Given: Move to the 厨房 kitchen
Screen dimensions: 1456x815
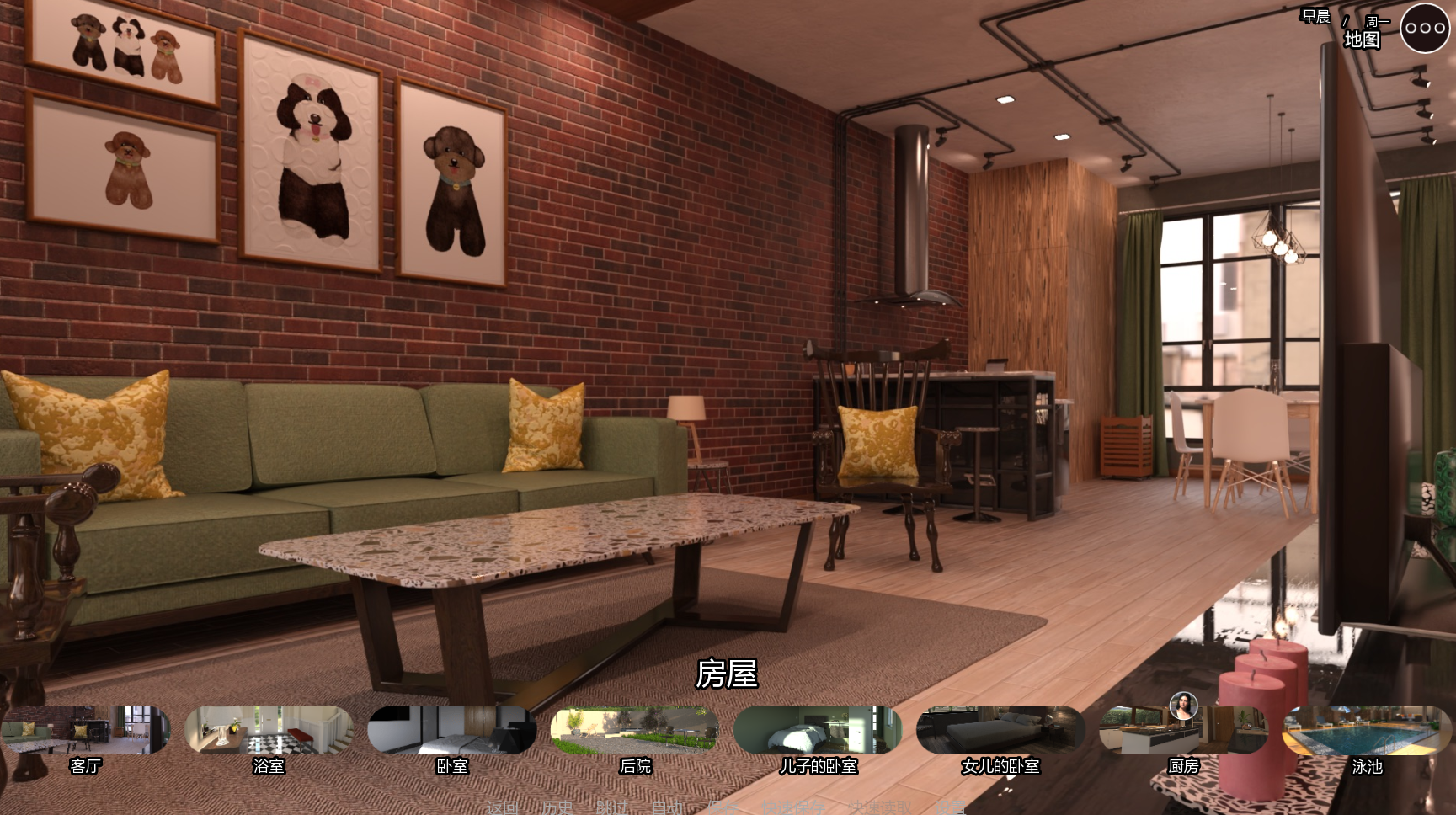Looking at the screenshot, I should click(1183, 730).
